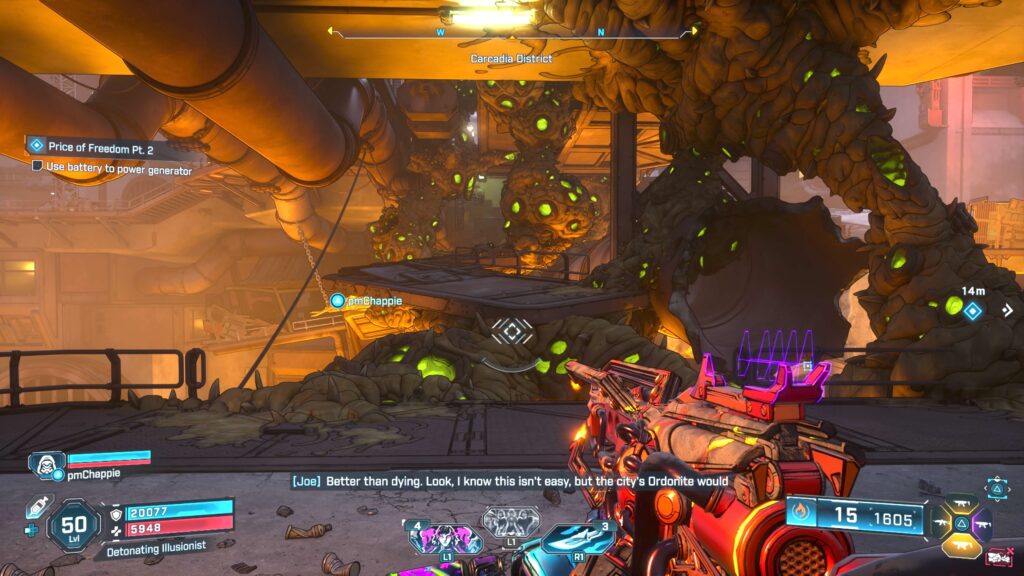The image size is (1024, 576).
Task: Click the cyan triangle d-pad indicator
Action: [x=997, y=487]
